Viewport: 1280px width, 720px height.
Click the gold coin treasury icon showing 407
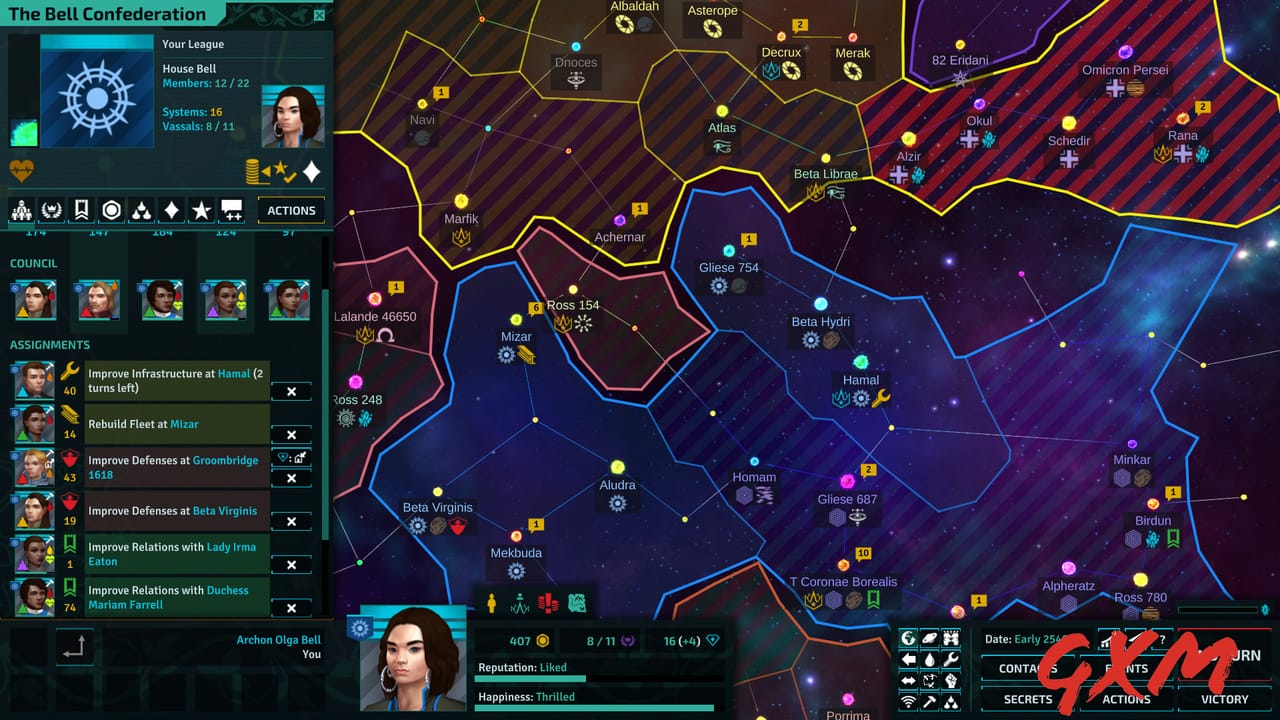pos(542,641)
